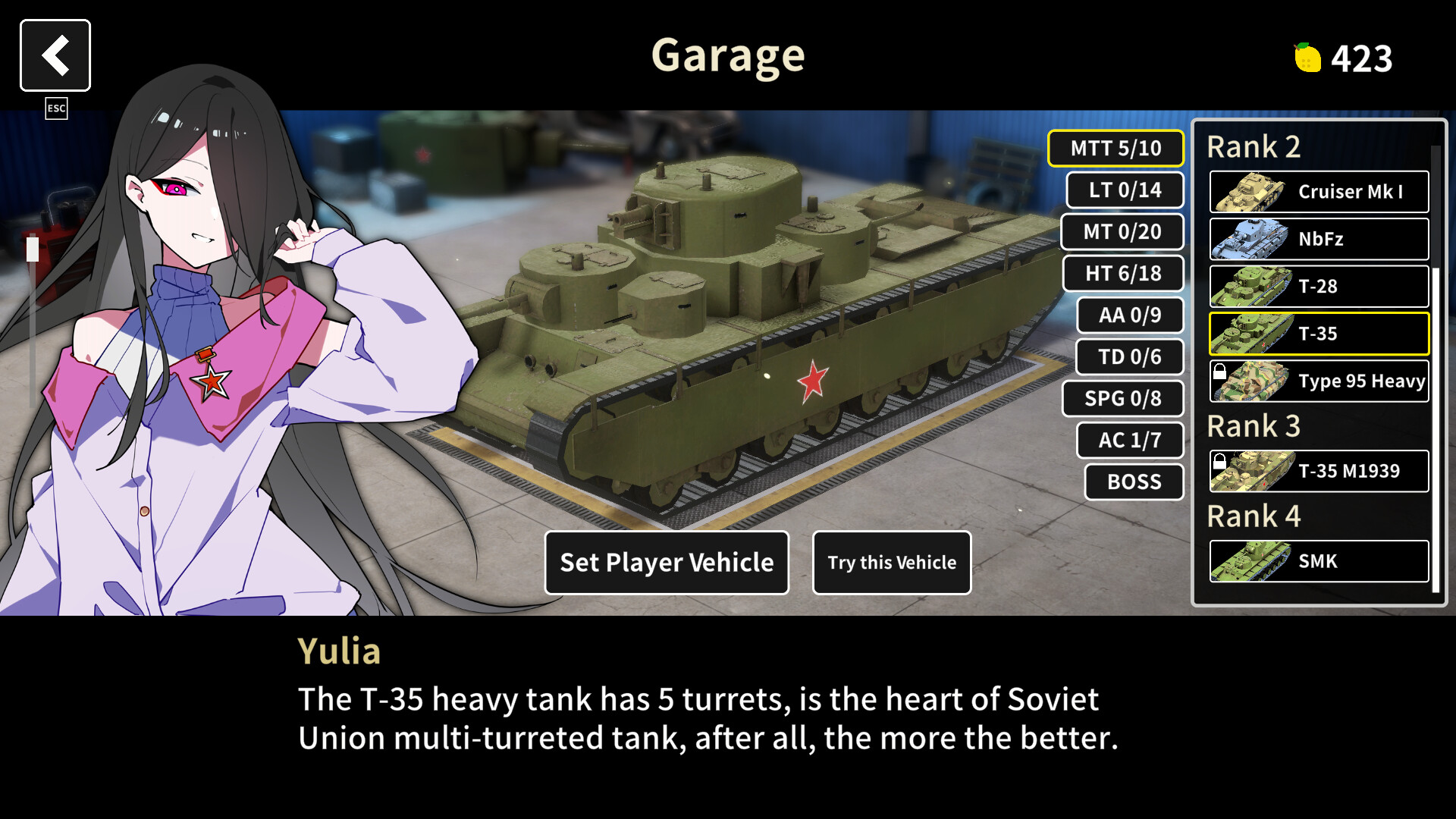1456x819 pixels.
Task: Open the locked Type 95 Heavy entry
Action: coord(1318,381)
